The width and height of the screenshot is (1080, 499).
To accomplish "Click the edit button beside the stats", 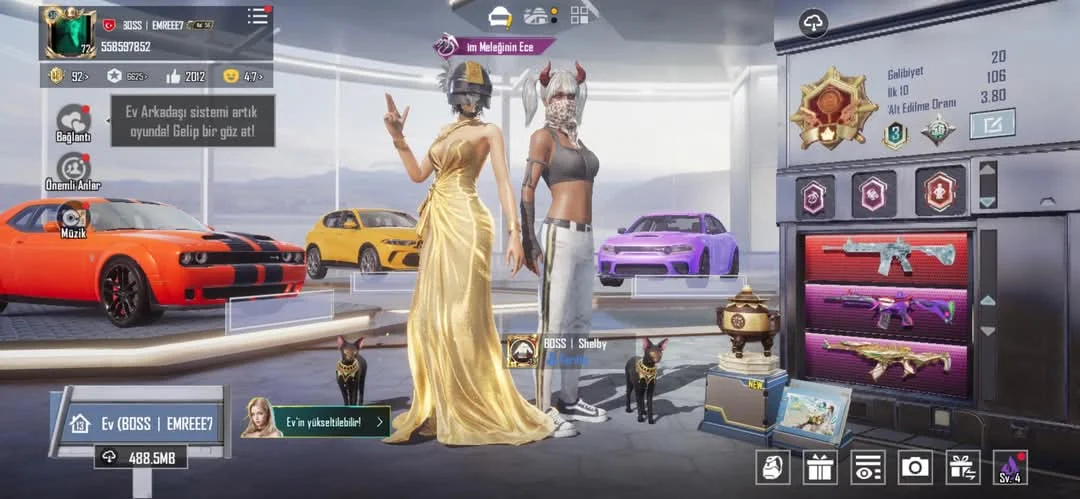I will click(992, 123).
